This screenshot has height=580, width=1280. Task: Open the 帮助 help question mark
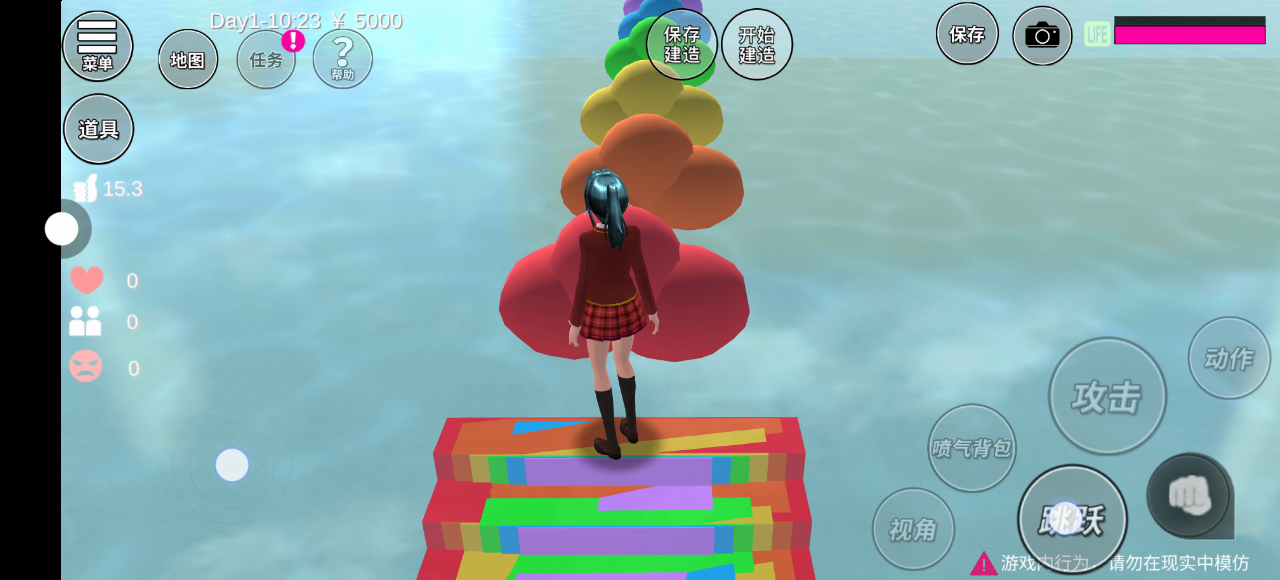[x=343, y=58]
